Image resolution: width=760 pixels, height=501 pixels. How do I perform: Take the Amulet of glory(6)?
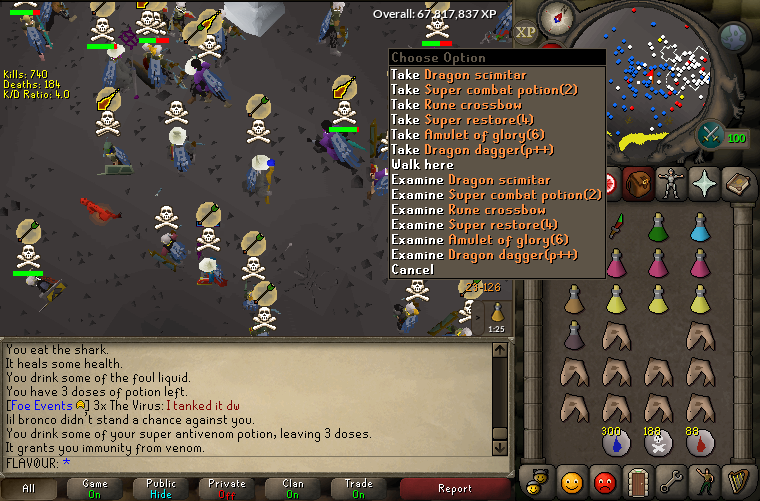pos(479,135)
